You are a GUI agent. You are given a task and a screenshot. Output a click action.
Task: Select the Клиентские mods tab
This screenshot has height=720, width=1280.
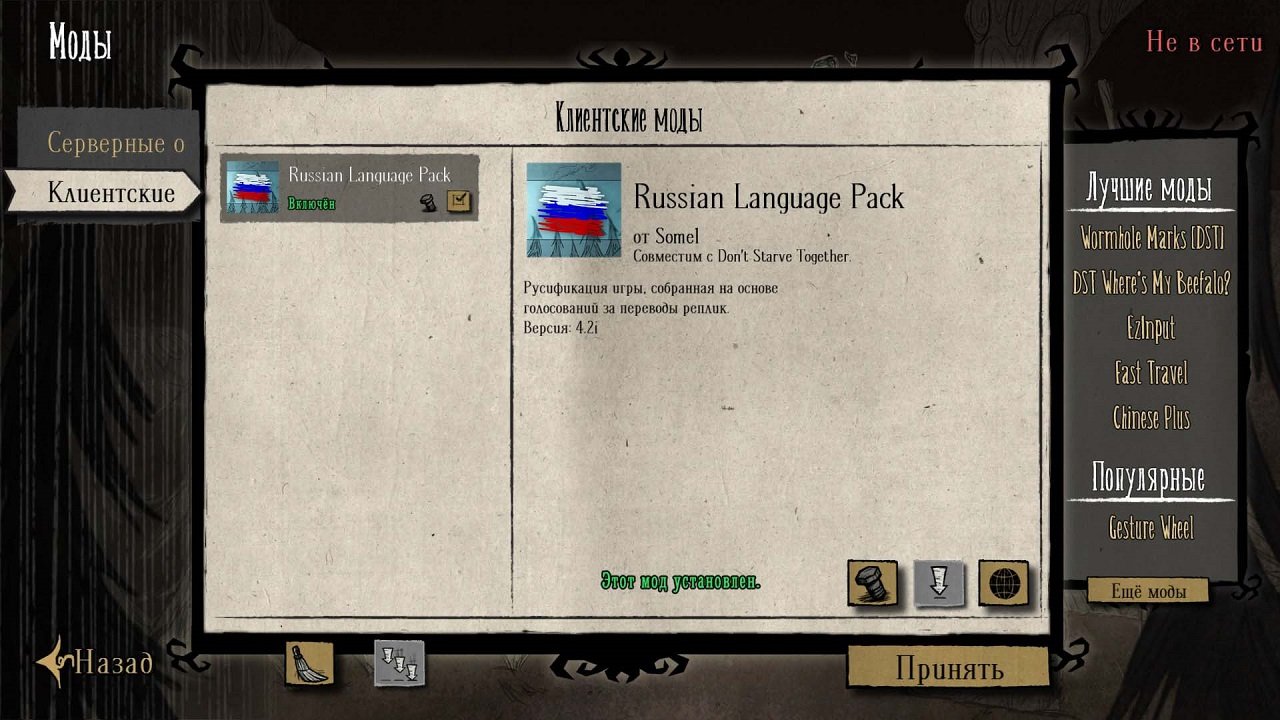(x=110, y=193)
